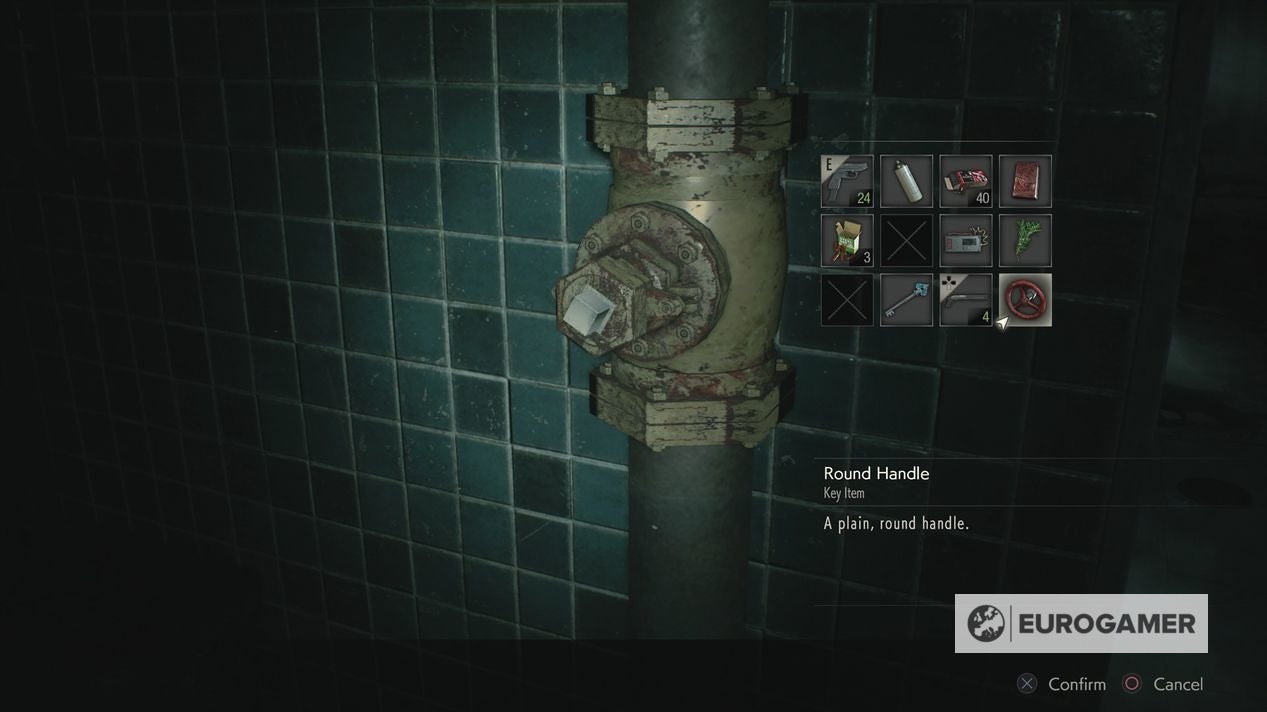Pick the blue-headed key item
The width and height of the screenshot is (1267, 712).
click(x=906, y=300)
